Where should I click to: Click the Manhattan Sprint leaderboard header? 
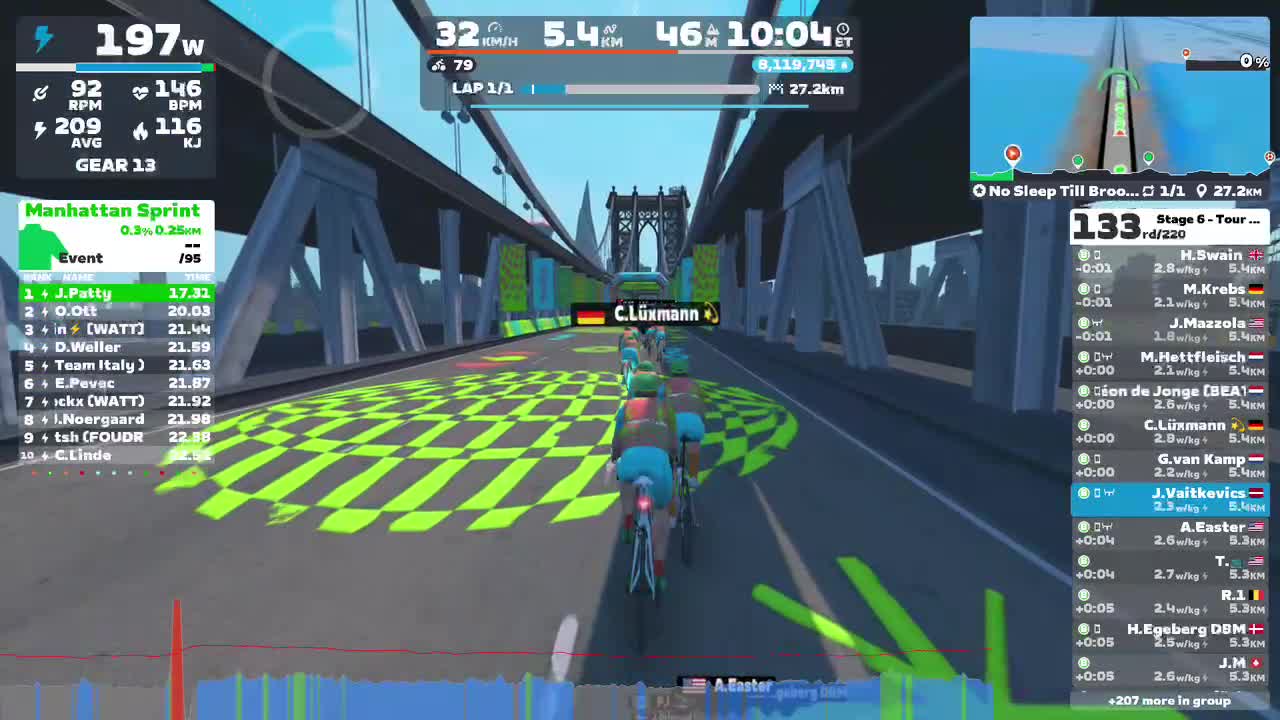(x=113, y=211)
